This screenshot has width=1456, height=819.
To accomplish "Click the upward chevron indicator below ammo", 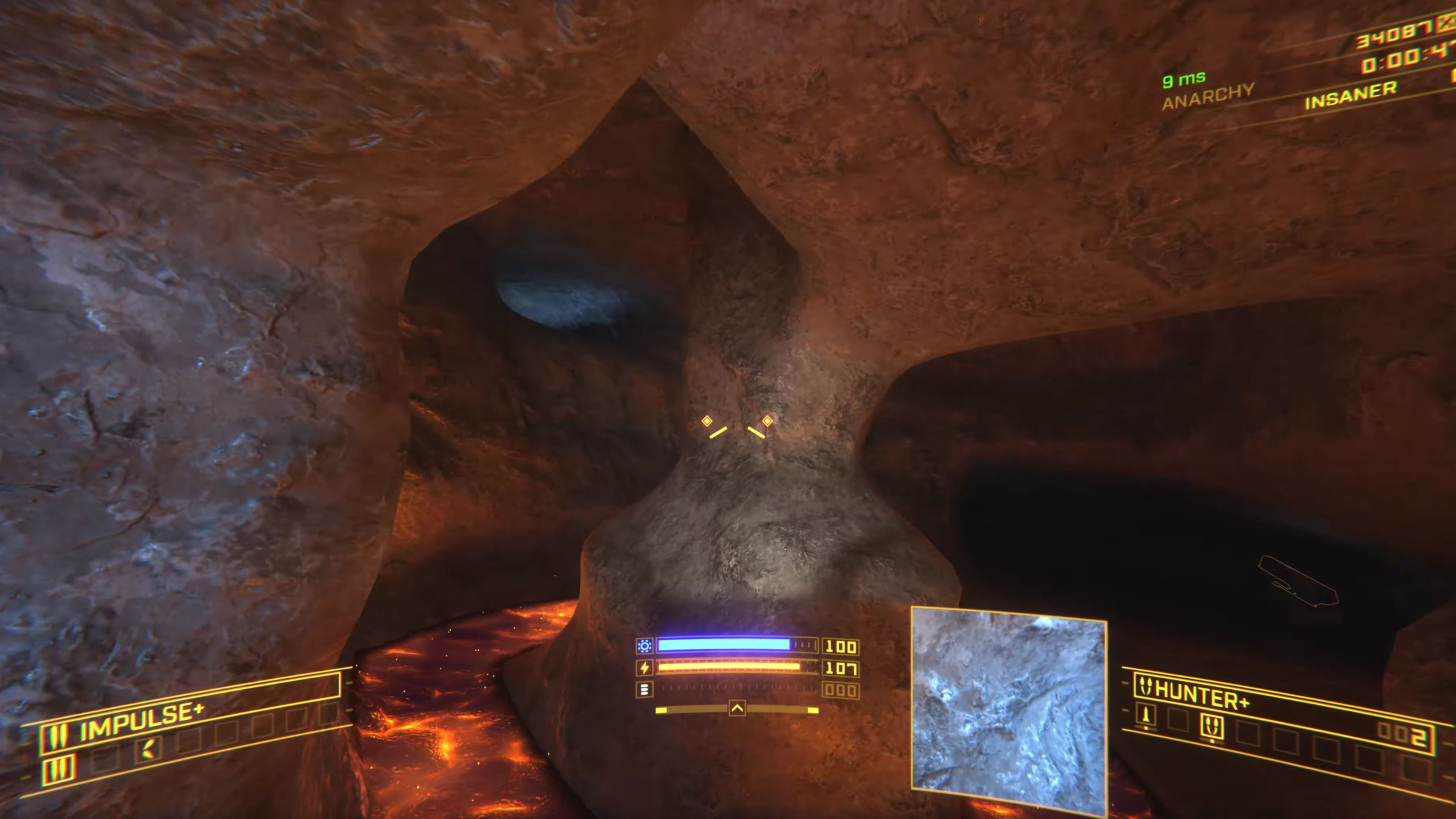I will pos(737,709).
